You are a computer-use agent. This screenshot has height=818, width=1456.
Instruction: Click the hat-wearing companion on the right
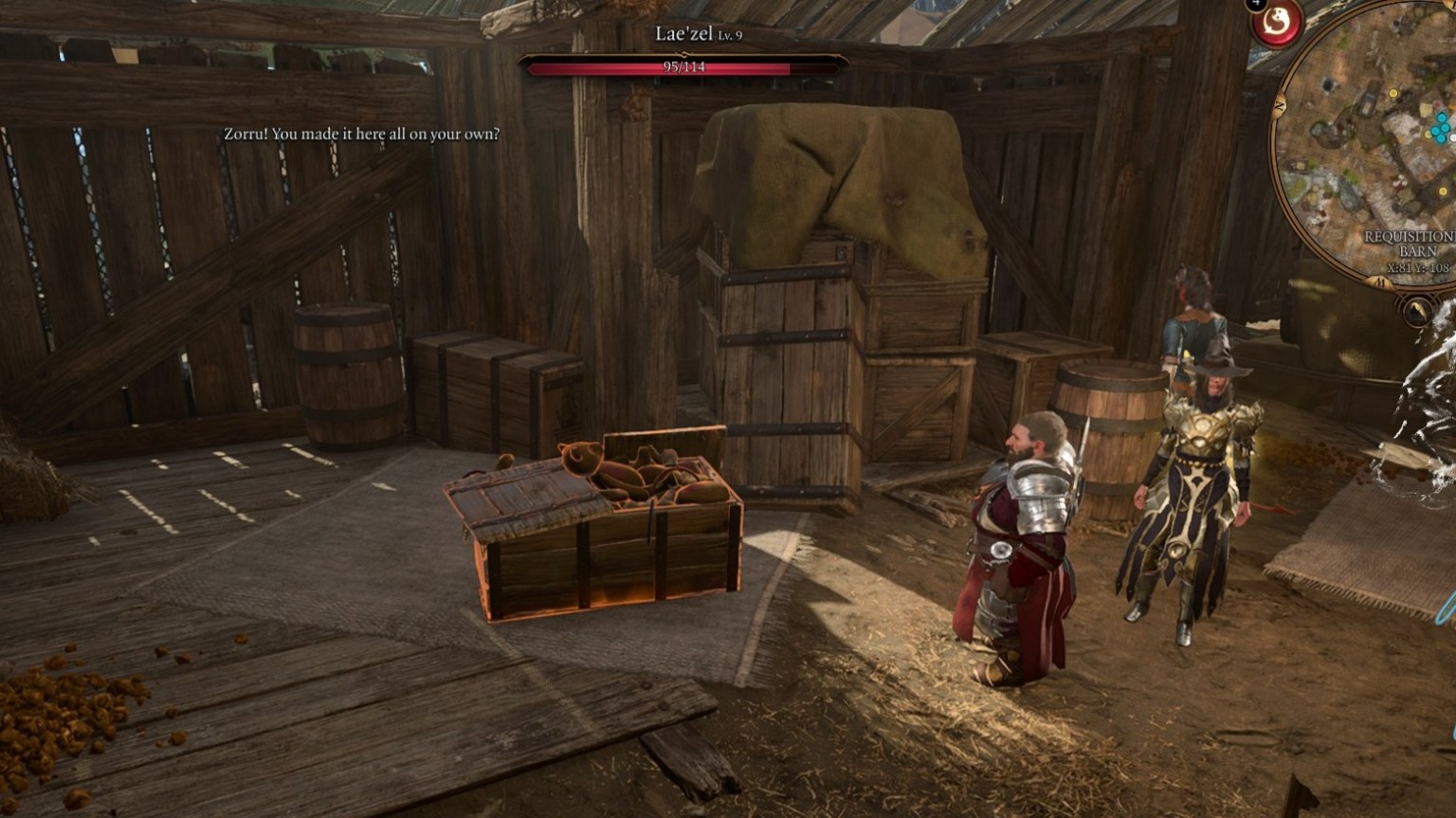1199,474
